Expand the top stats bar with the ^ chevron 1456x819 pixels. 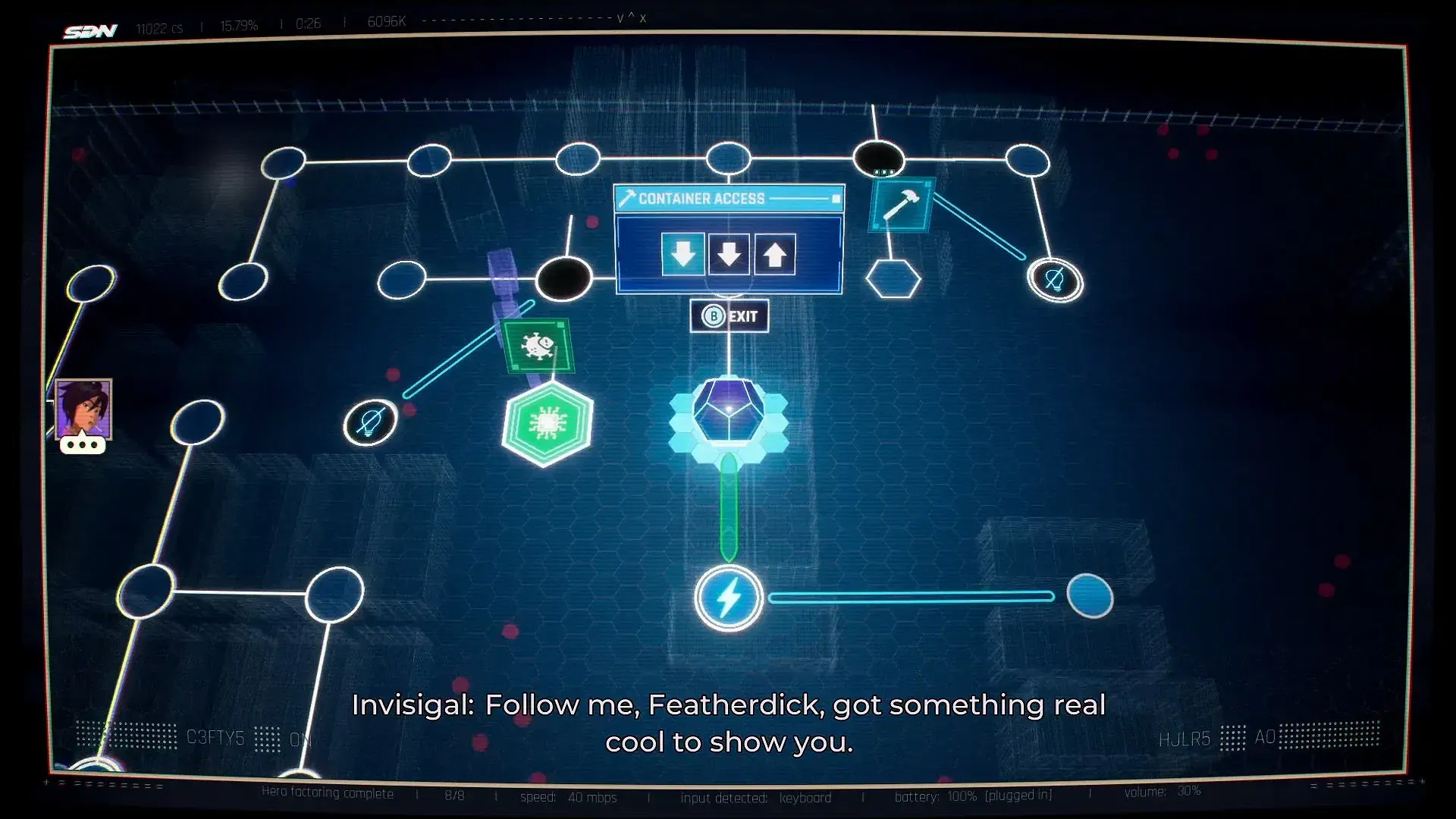click(631, 18)
